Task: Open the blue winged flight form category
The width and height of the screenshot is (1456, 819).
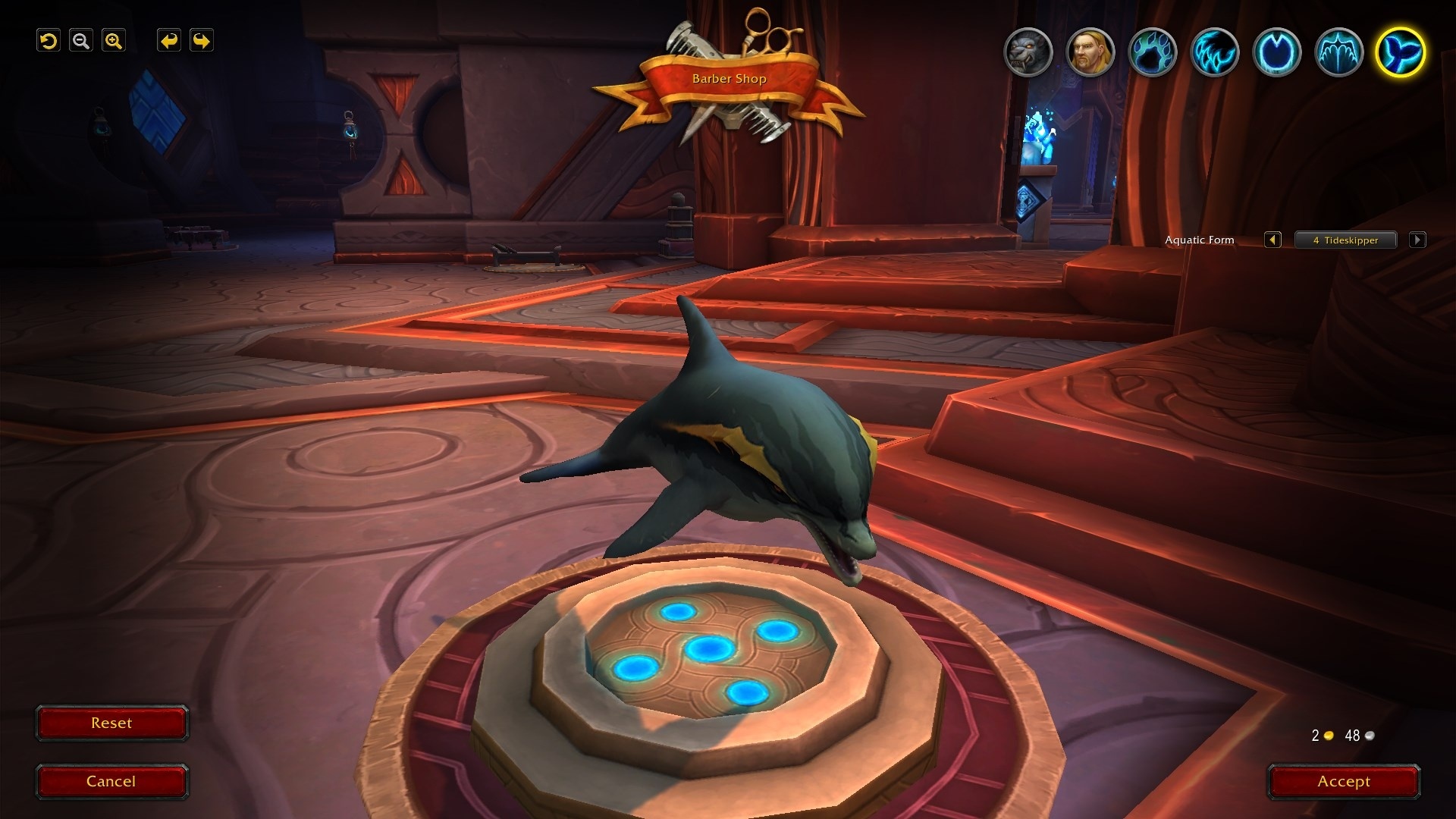Action: click(1339, 52)
